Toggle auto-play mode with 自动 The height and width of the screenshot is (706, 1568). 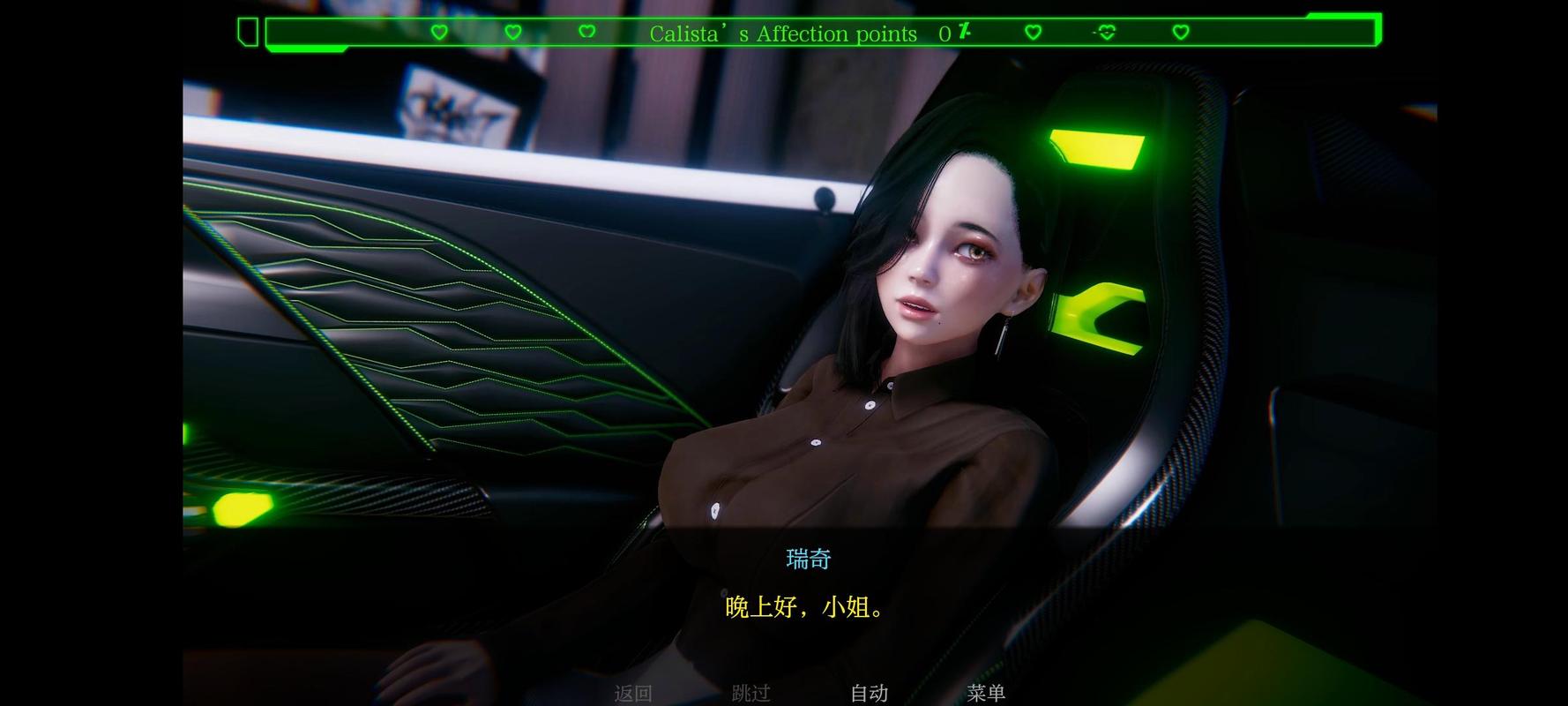click(x=869, y=694)
